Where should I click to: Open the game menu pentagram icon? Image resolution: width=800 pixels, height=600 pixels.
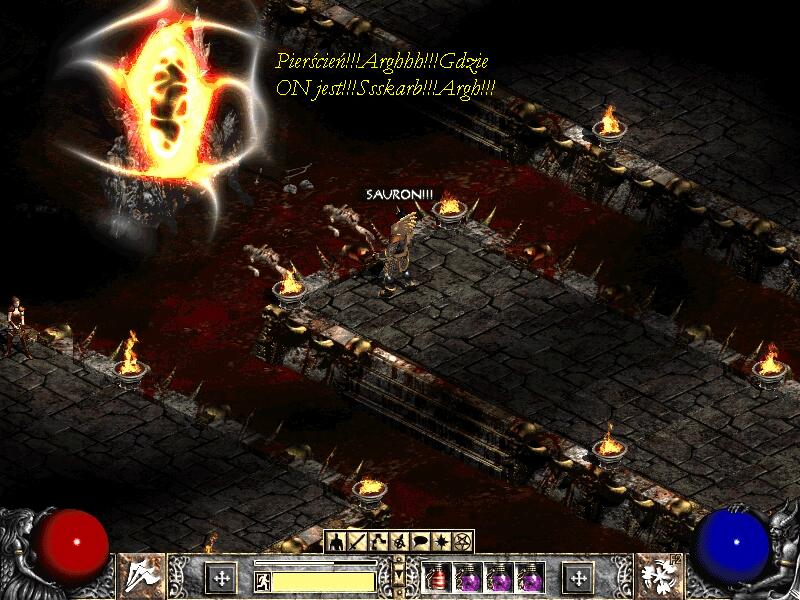[x=462, y=542]
